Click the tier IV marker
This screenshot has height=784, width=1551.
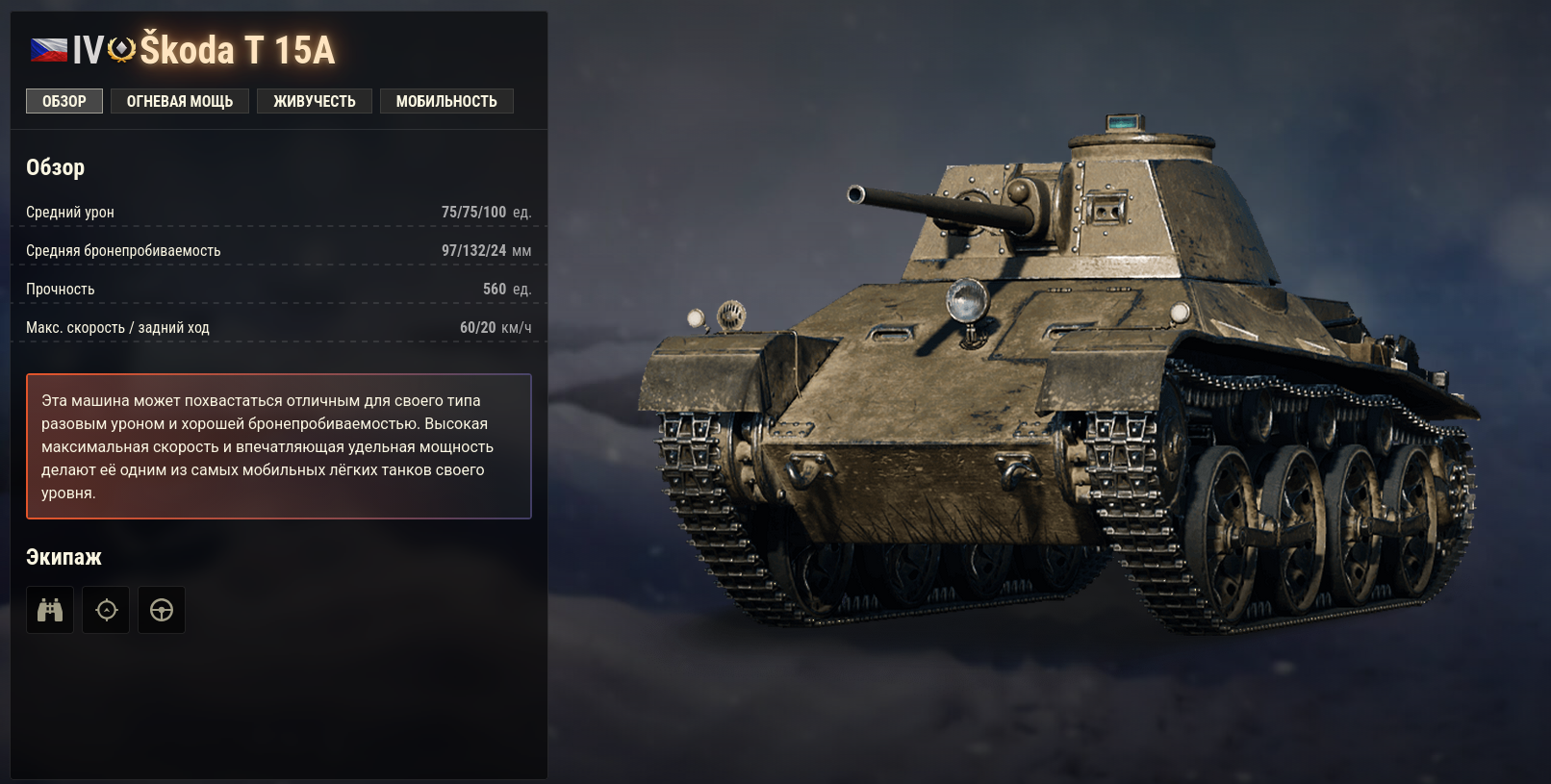pos(88,51)
